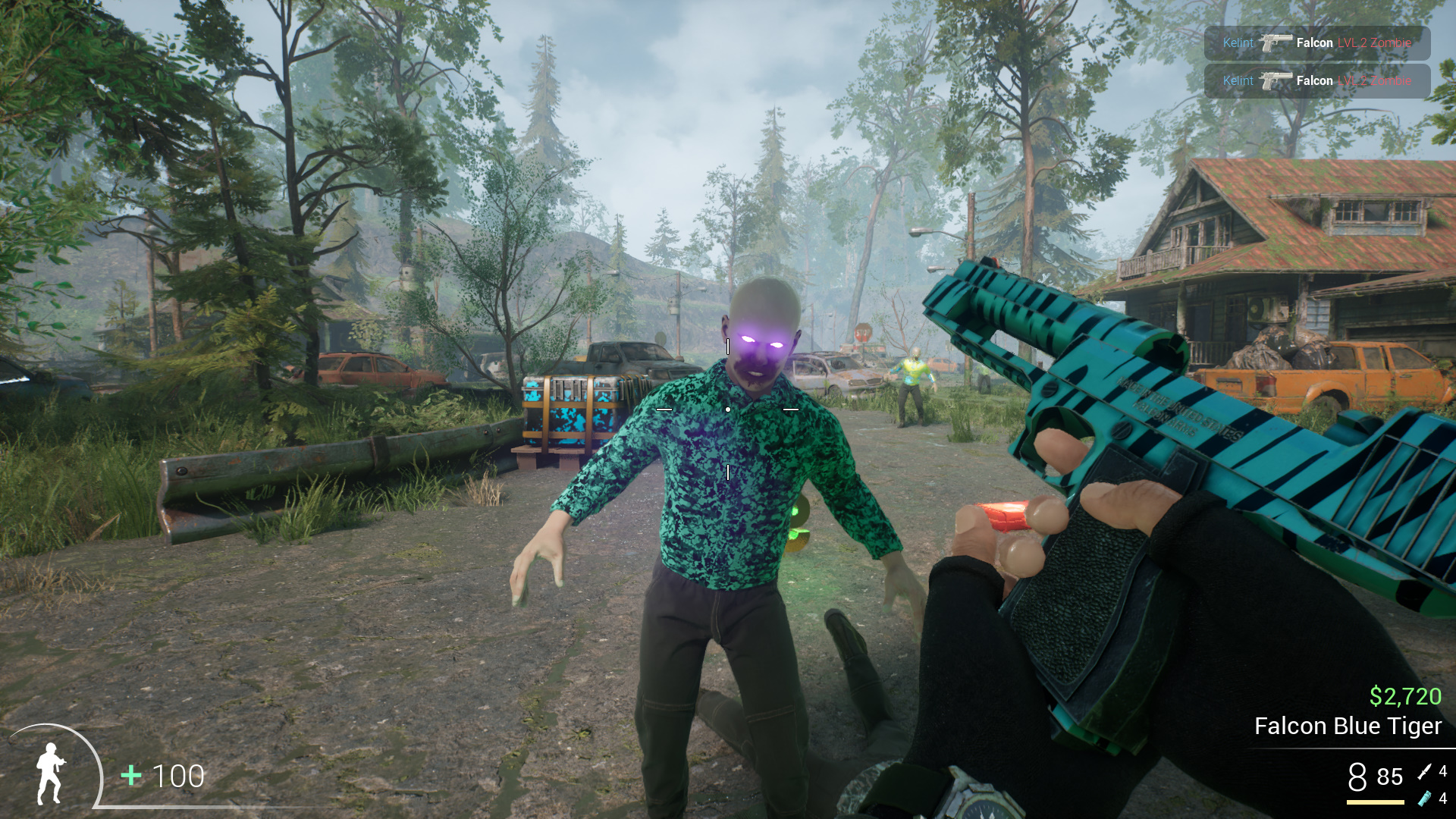
Task: Click the blue grenade icon near the ammo counter
Action: [1424, 799]
